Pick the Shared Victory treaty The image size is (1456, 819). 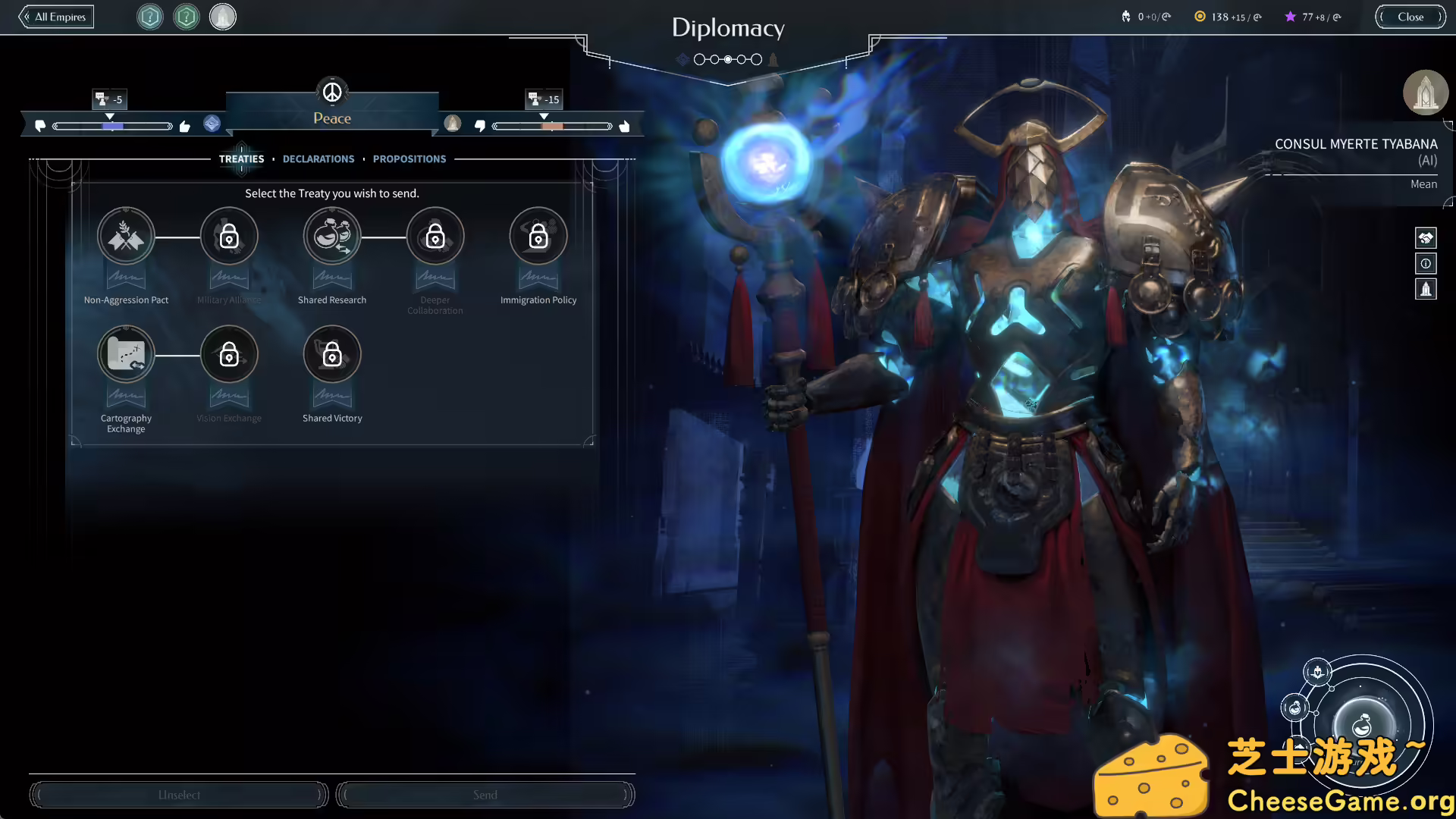332,354
